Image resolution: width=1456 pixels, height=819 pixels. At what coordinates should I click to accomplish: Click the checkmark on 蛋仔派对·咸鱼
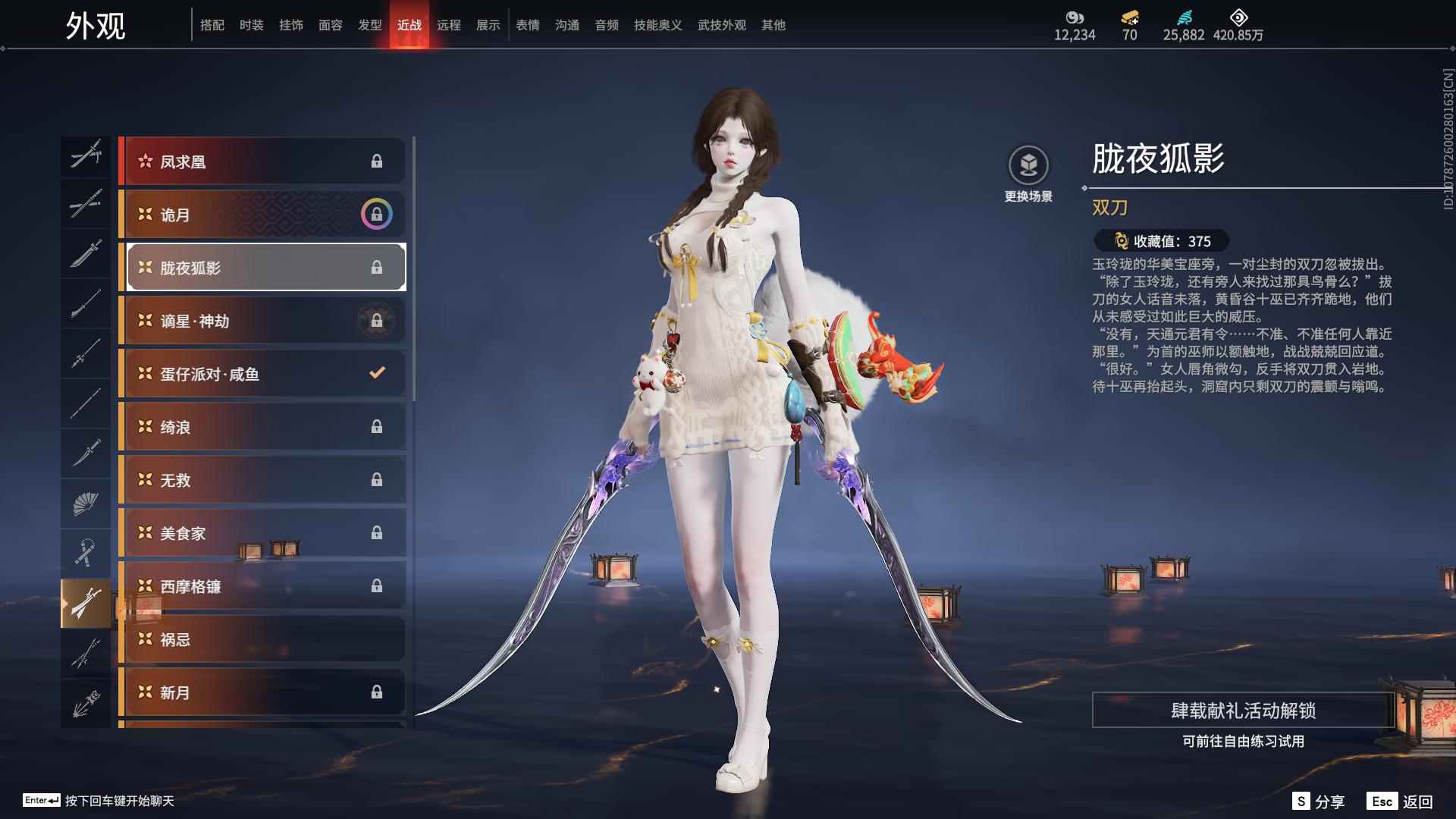click(x=375, y=372)
